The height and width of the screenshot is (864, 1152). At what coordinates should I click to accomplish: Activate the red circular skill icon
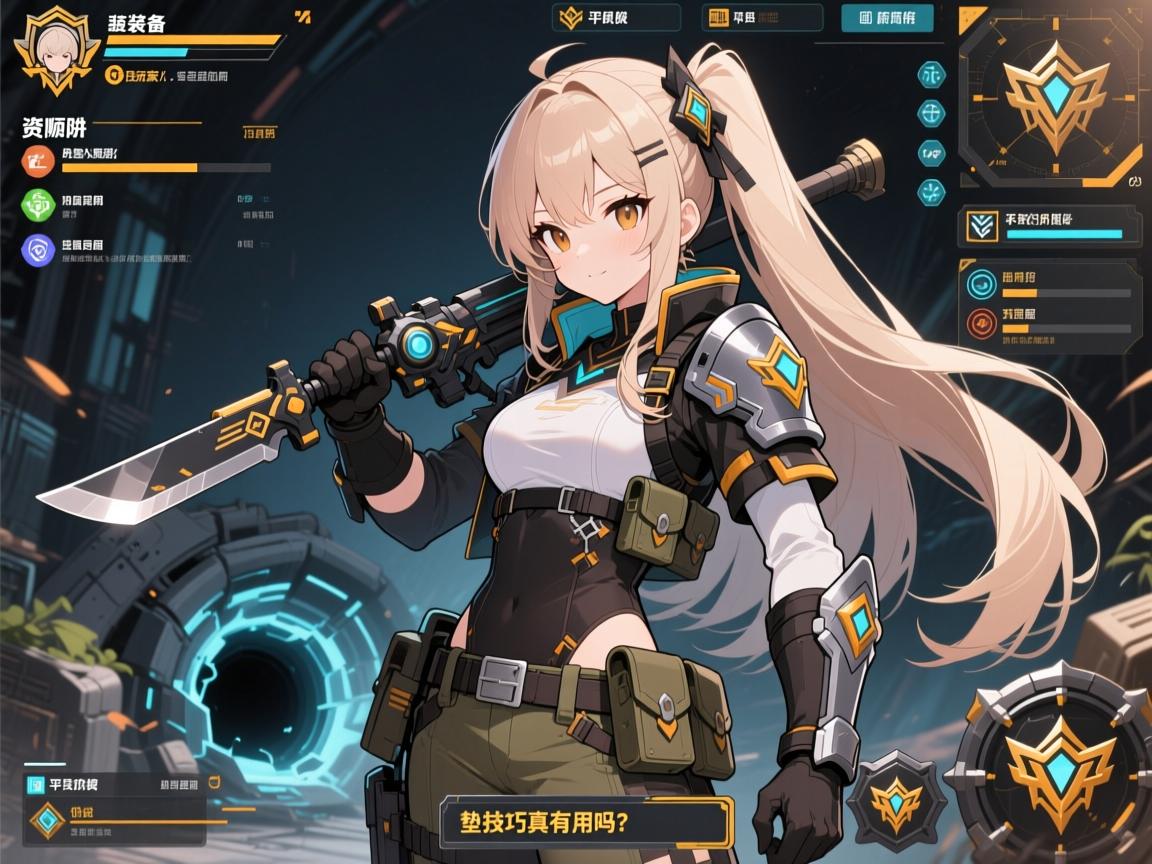pyautogui.click(x=982, y=322)
